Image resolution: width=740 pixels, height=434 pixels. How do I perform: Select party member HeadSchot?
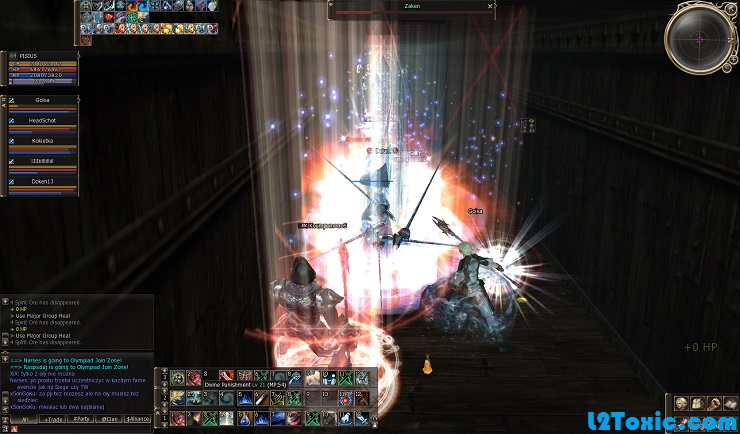[42, 121]
